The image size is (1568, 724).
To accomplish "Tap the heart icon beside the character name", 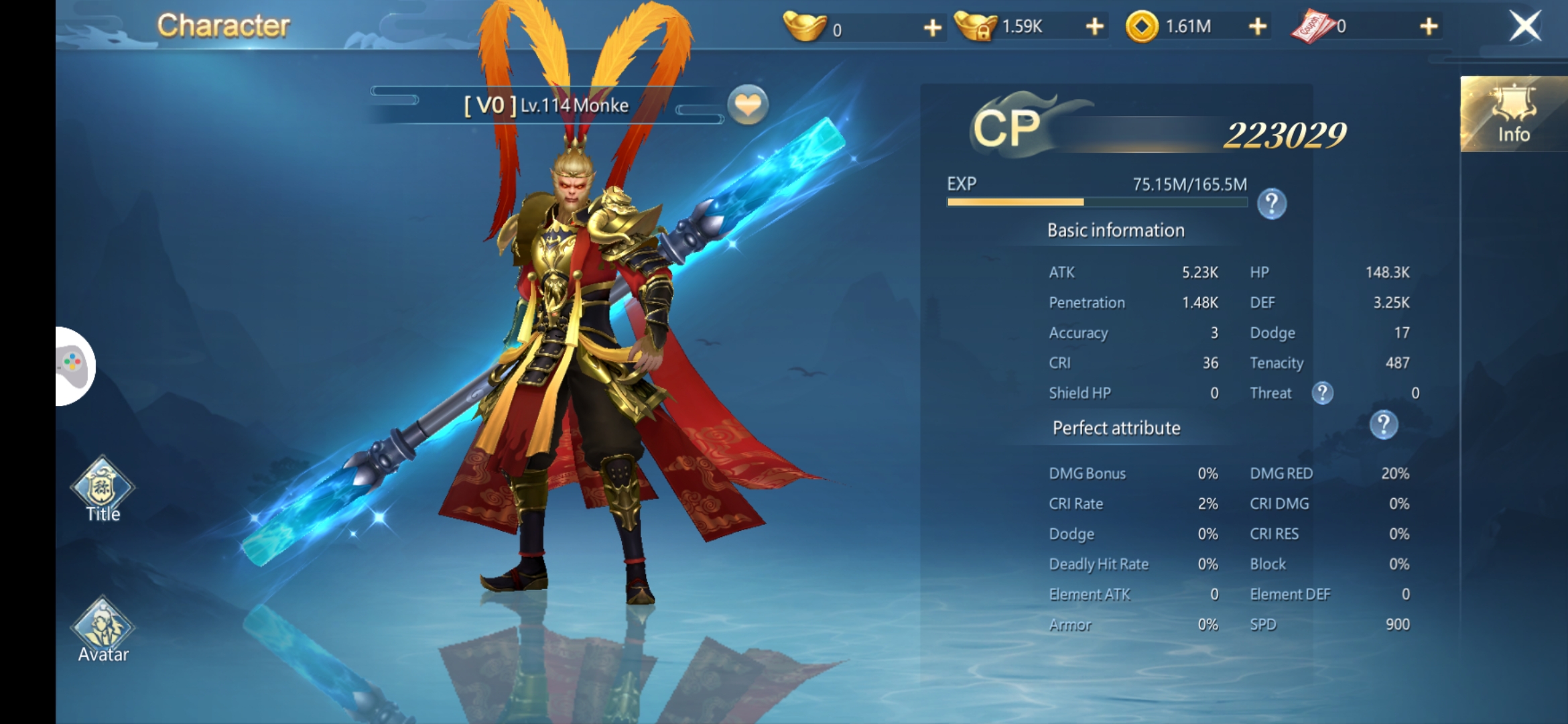I will (748, 105).
